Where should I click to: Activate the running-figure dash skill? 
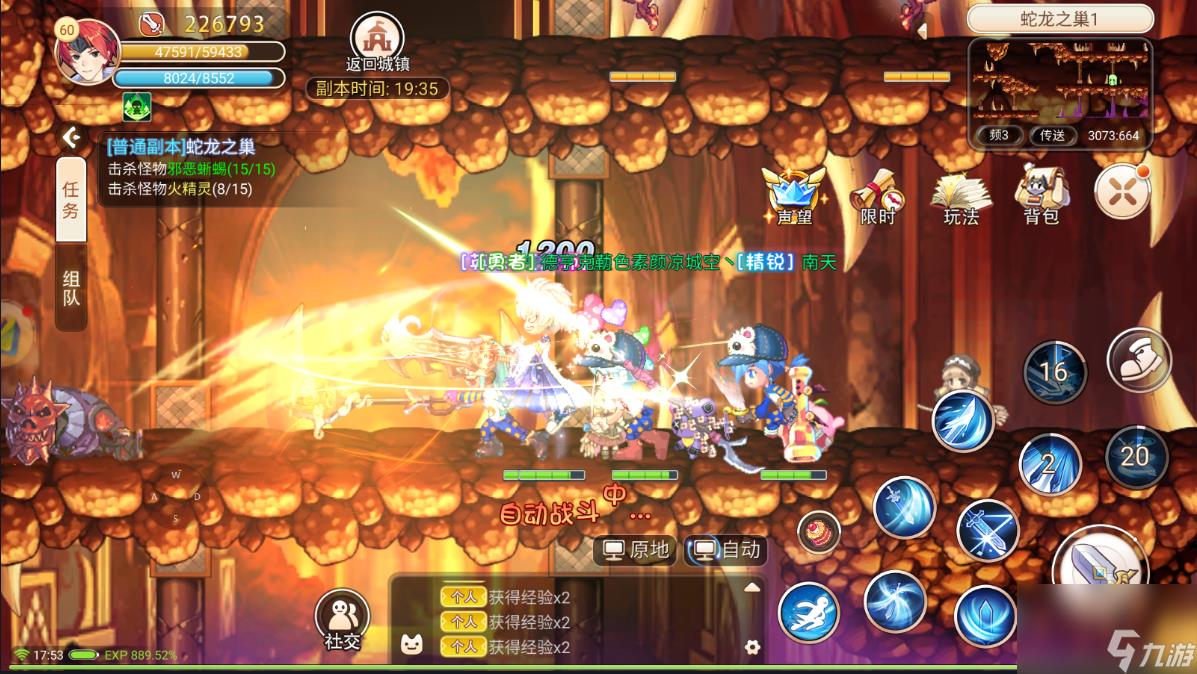pyautogui.click(x=808, y=612)
